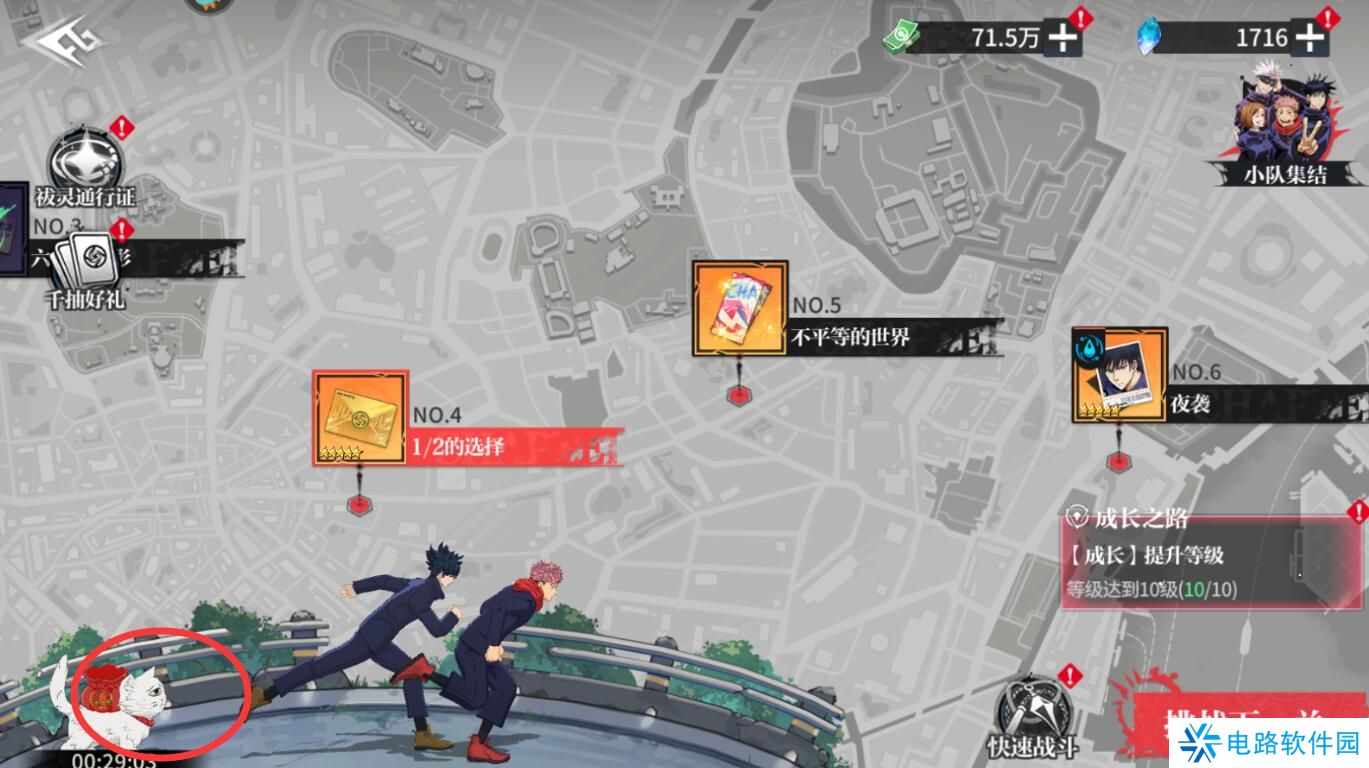Add blue crystals with the plus button
The width and height of the screenshot is (1369, 768).
1308,39
